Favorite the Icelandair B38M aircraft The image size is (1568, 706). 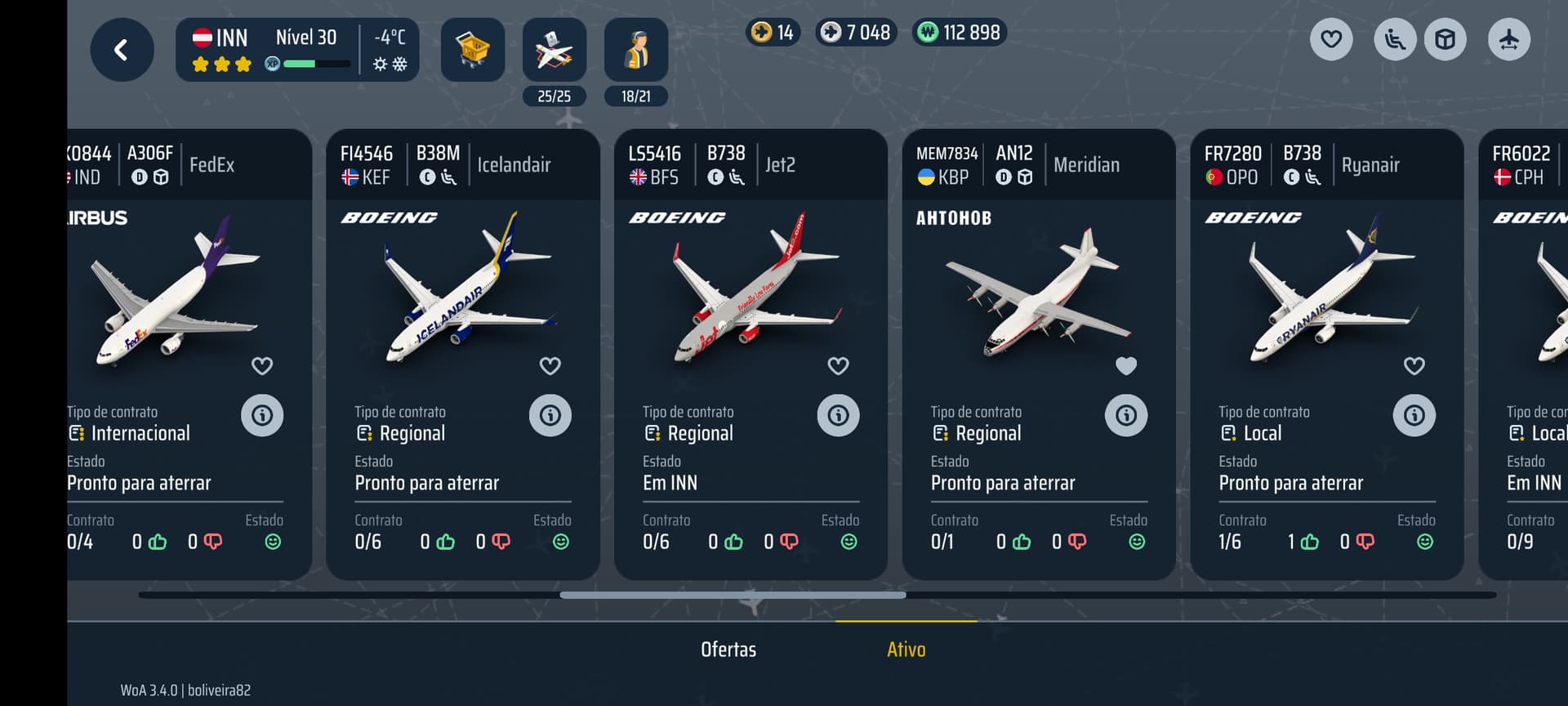[x=550, y=366]
